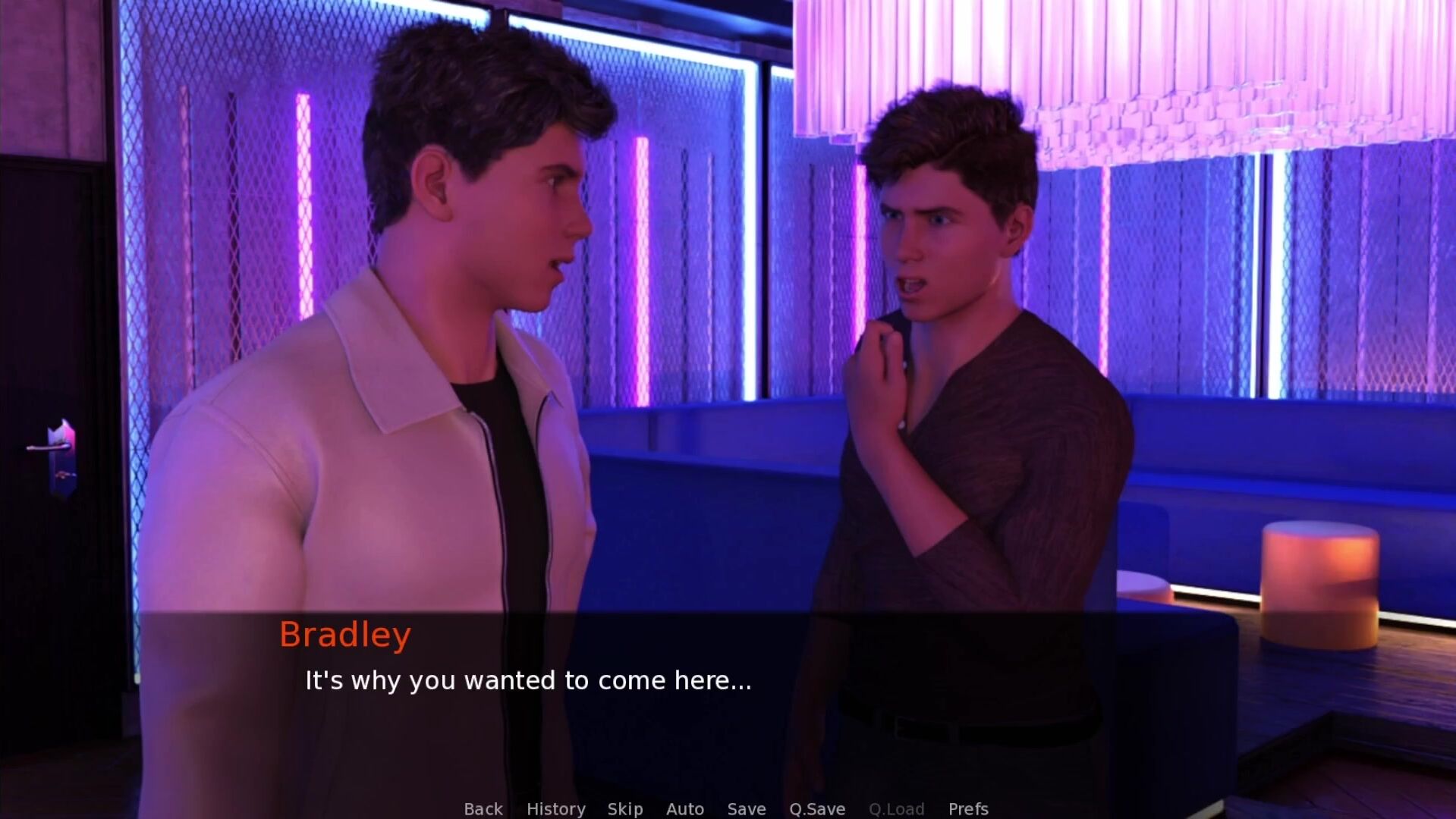
Task: Go back to the previous dialogue line
Action: (483, 809)
